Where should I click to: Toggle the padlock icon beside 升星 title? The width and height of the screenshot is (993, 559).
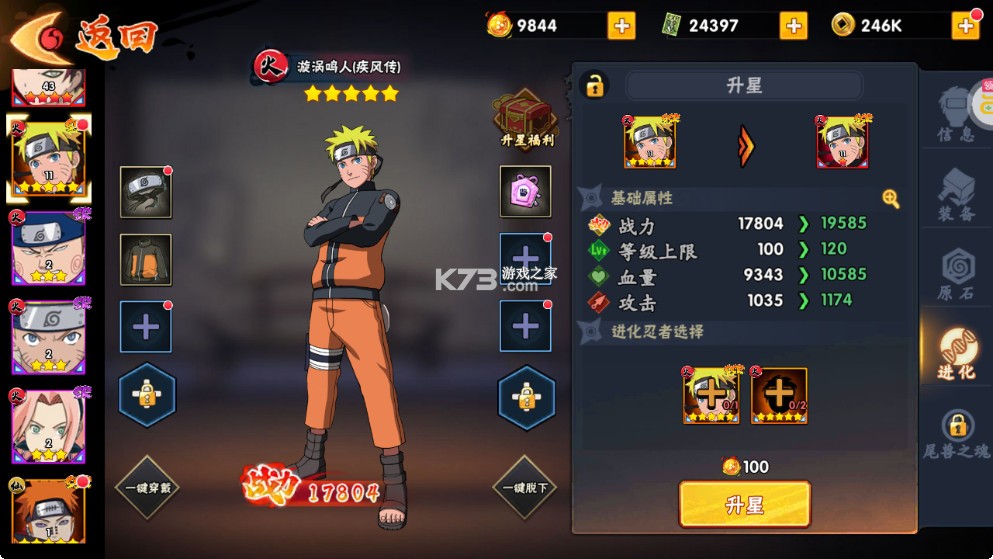(595, 85)
